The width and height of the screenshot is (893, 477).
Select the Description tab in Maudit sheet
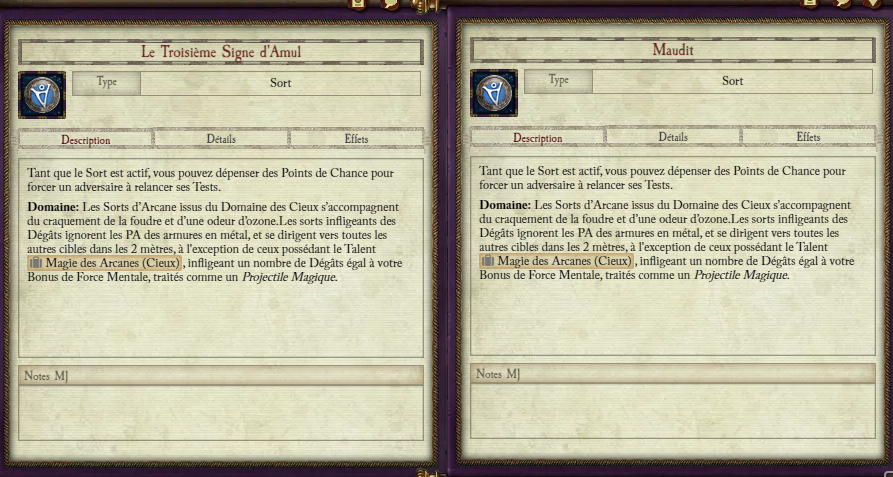tap(538, 138)
